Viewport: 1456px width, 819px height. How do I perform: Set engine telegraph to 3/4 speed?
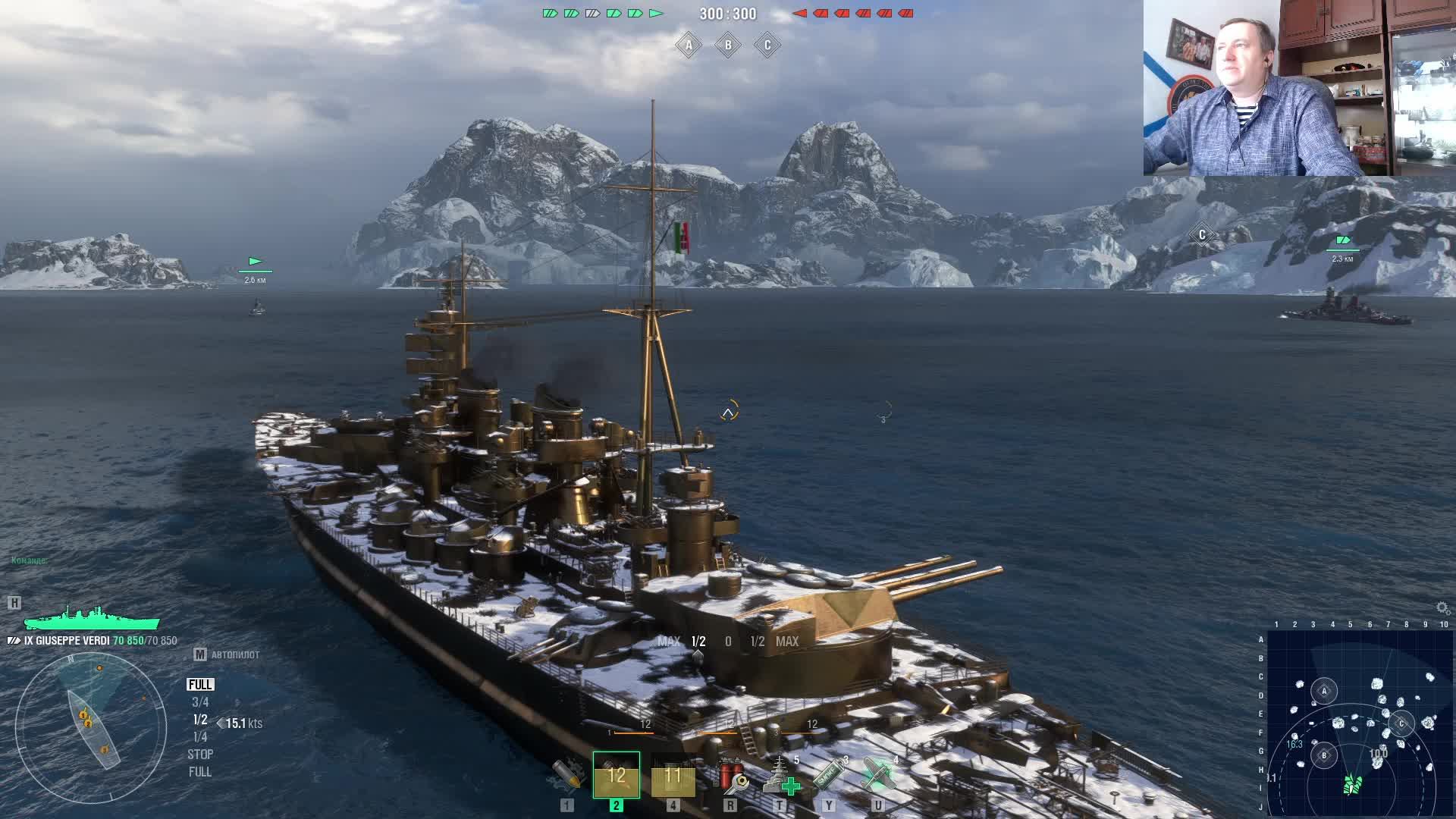click(x=200, y=702)
